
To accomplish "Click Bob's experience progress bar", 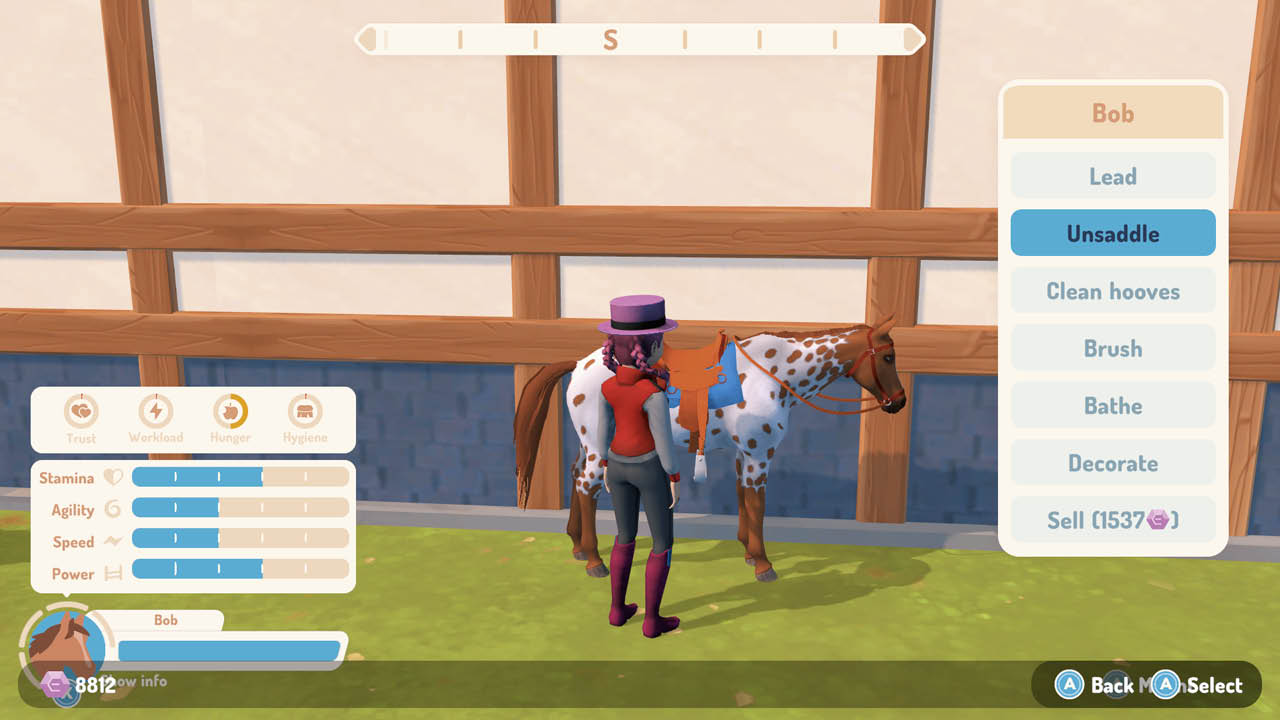I will pos(230,650).
